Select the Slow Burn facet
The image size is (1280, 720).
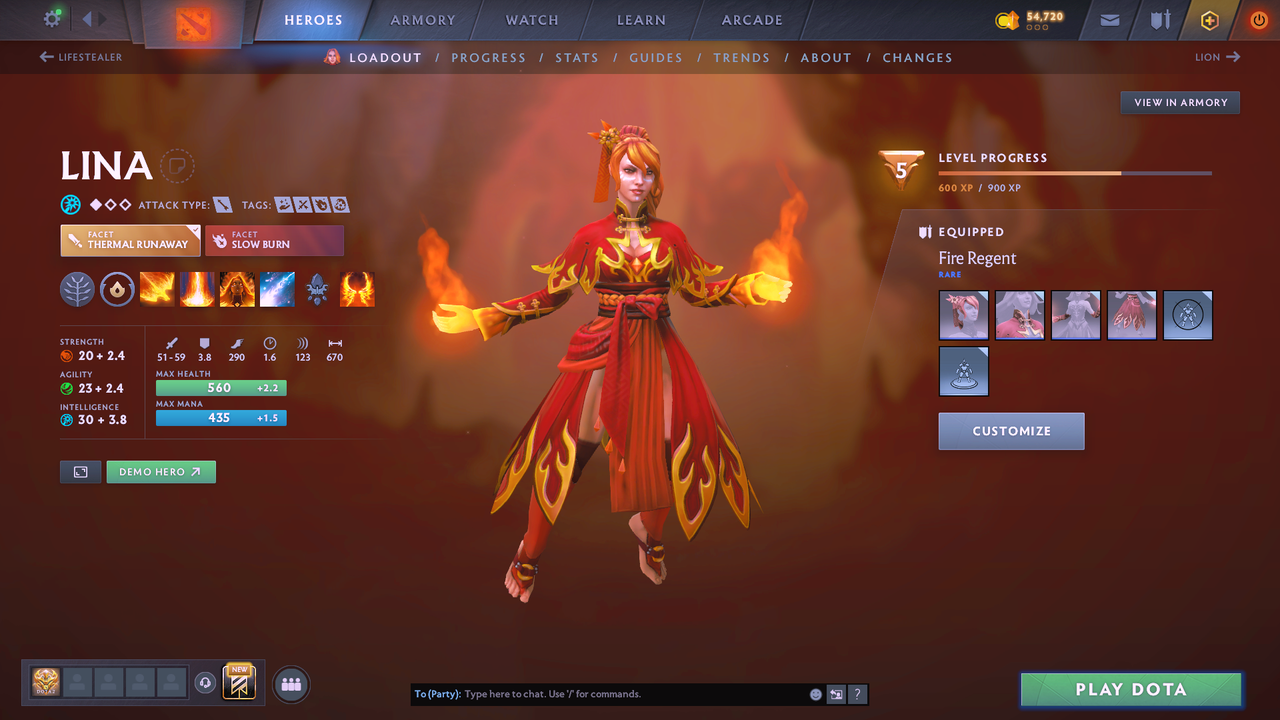point(275,240)
